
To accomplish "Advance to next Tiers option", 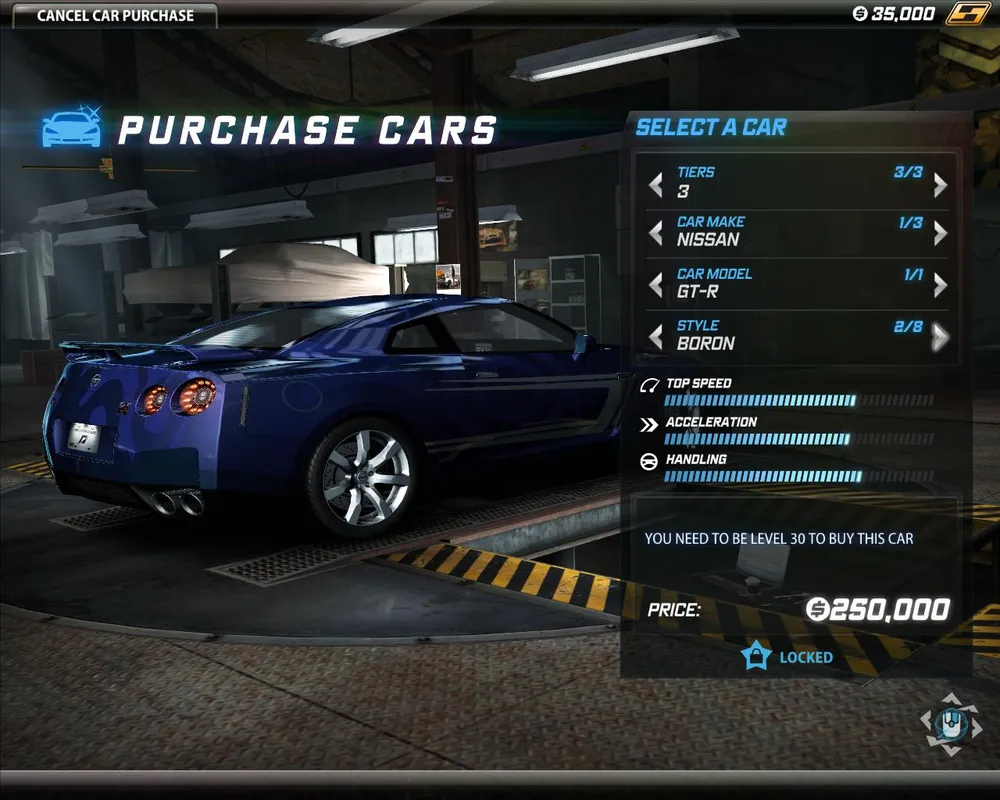I will (x=940, y=184).
